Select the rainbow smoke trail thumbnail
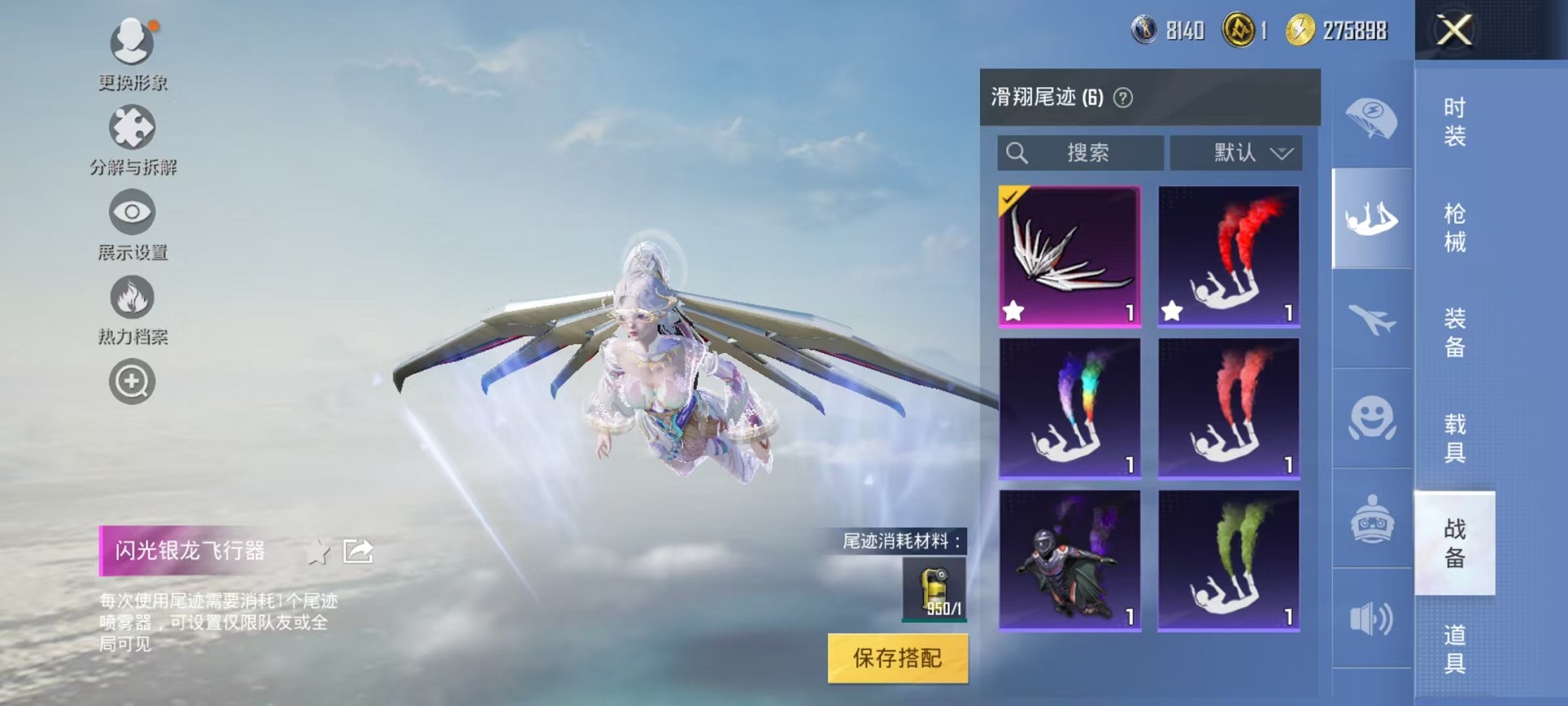 [x=1069, y=404]
